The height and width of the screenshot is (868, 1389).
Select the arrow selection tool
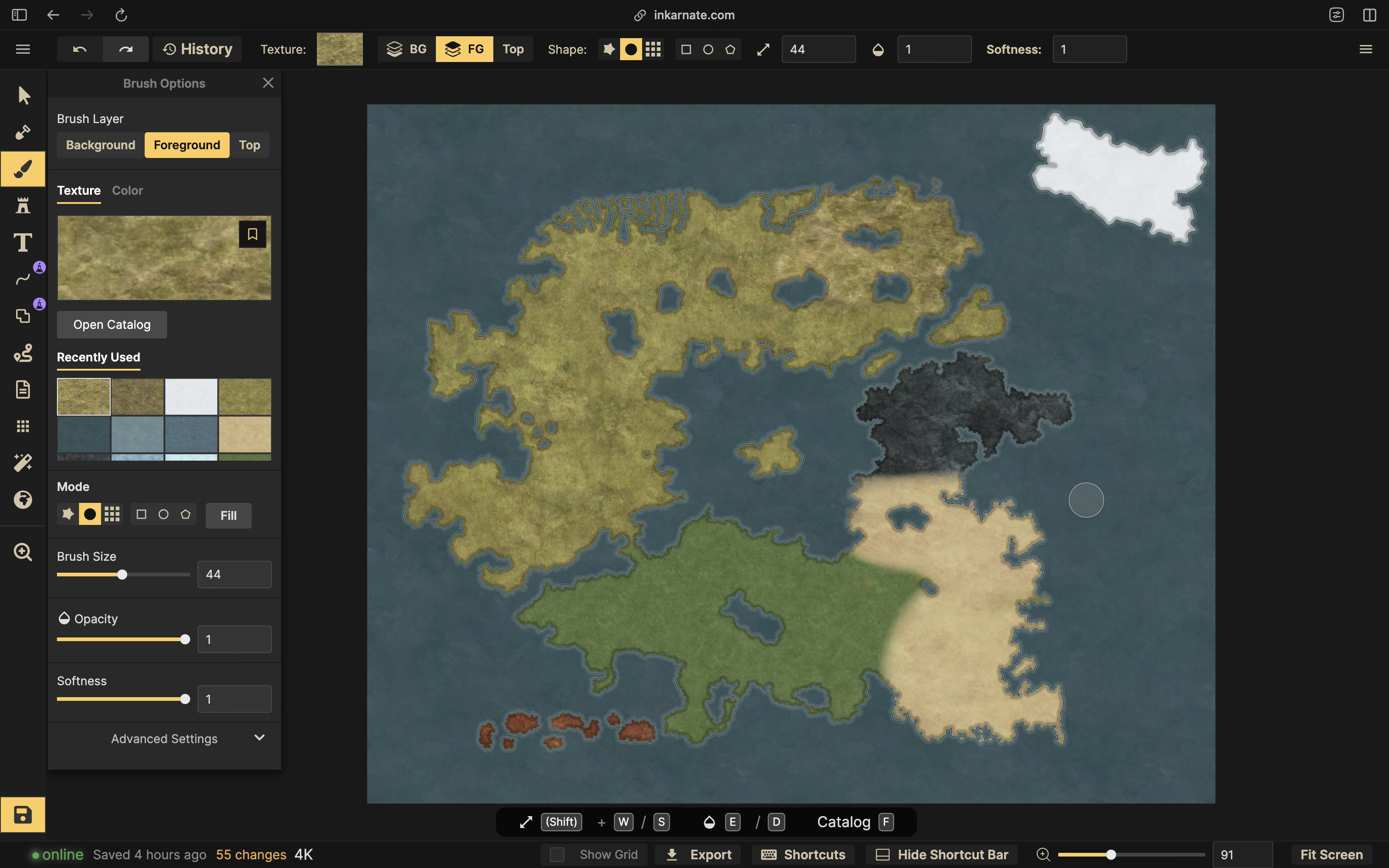point(23,96)
